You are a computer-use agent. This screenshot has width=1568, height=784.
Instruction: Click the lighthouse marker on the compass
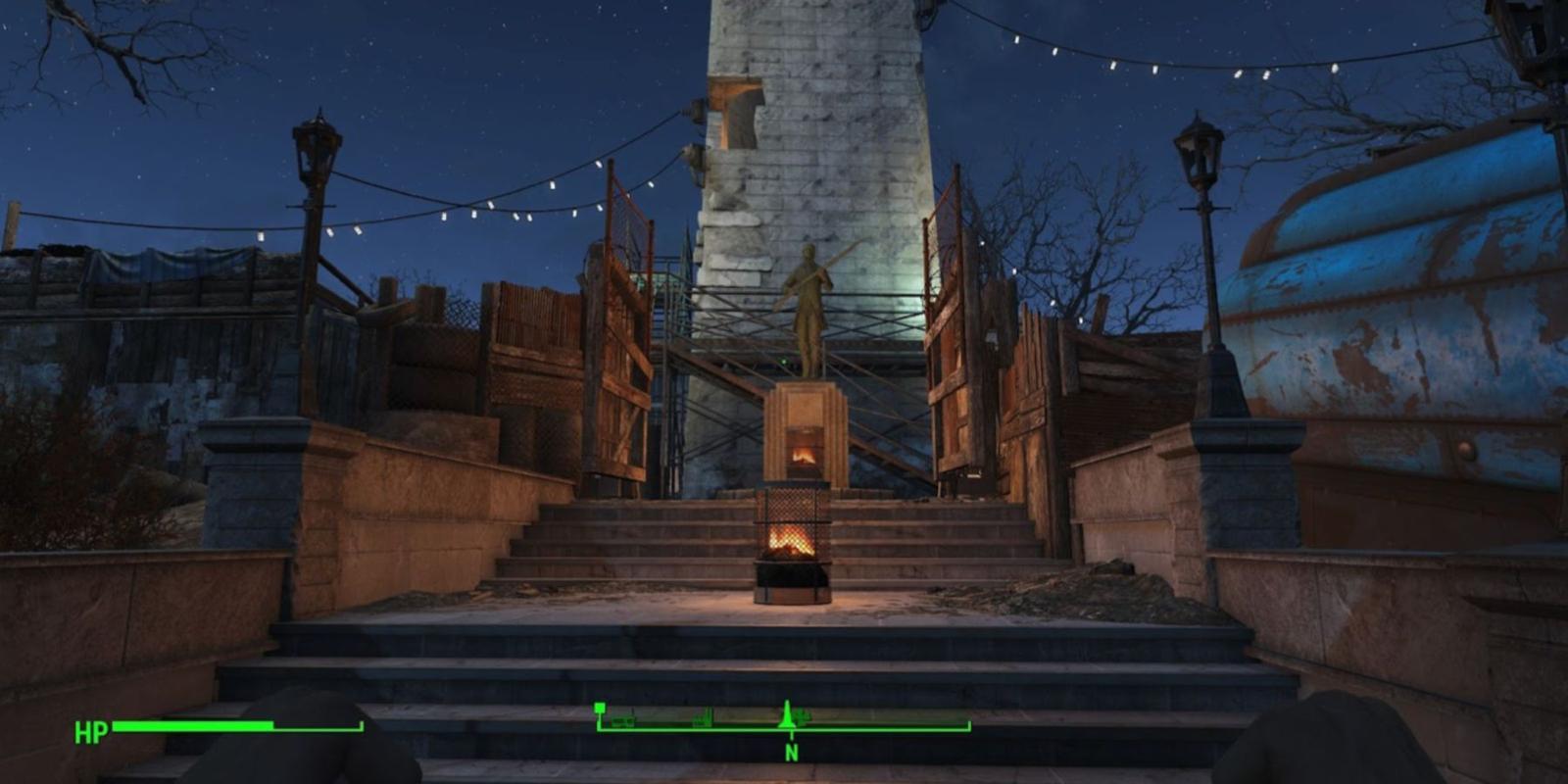[x=786, y=715]
